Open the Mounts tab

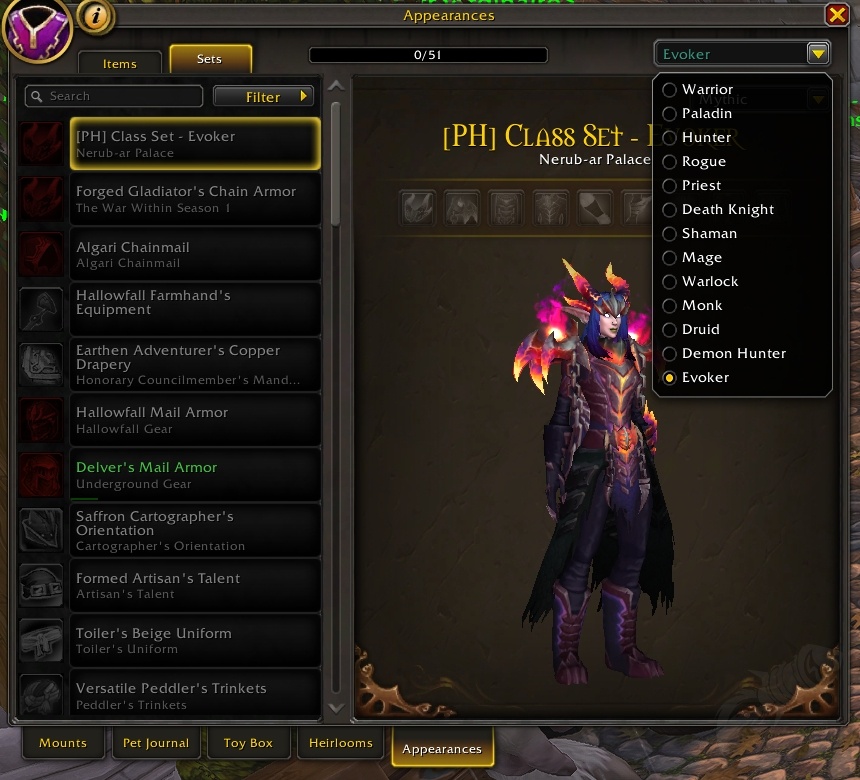pos(63,744)
